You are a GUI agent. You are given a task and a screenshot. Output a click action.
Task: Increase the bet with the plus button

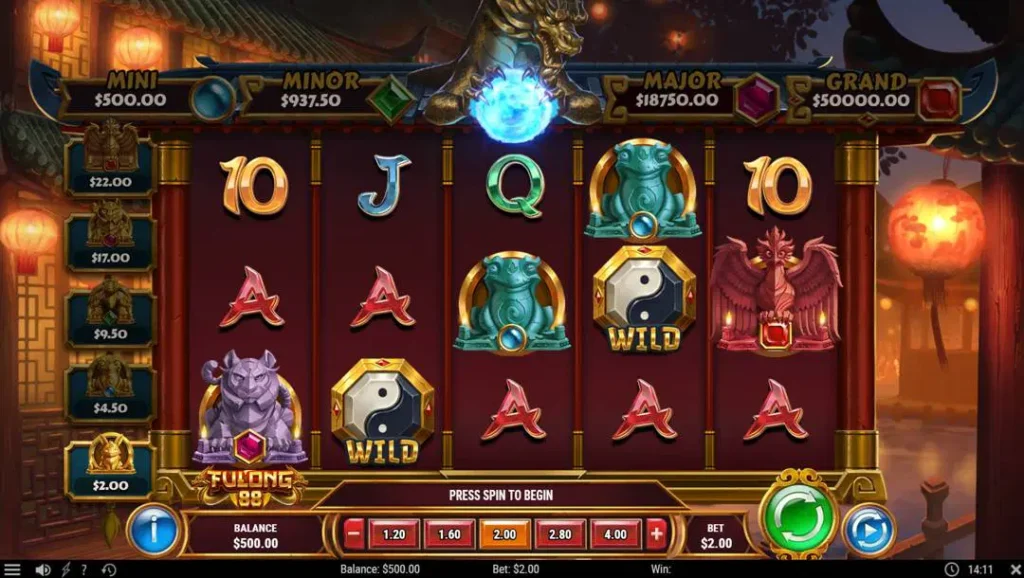click(656, 534)
